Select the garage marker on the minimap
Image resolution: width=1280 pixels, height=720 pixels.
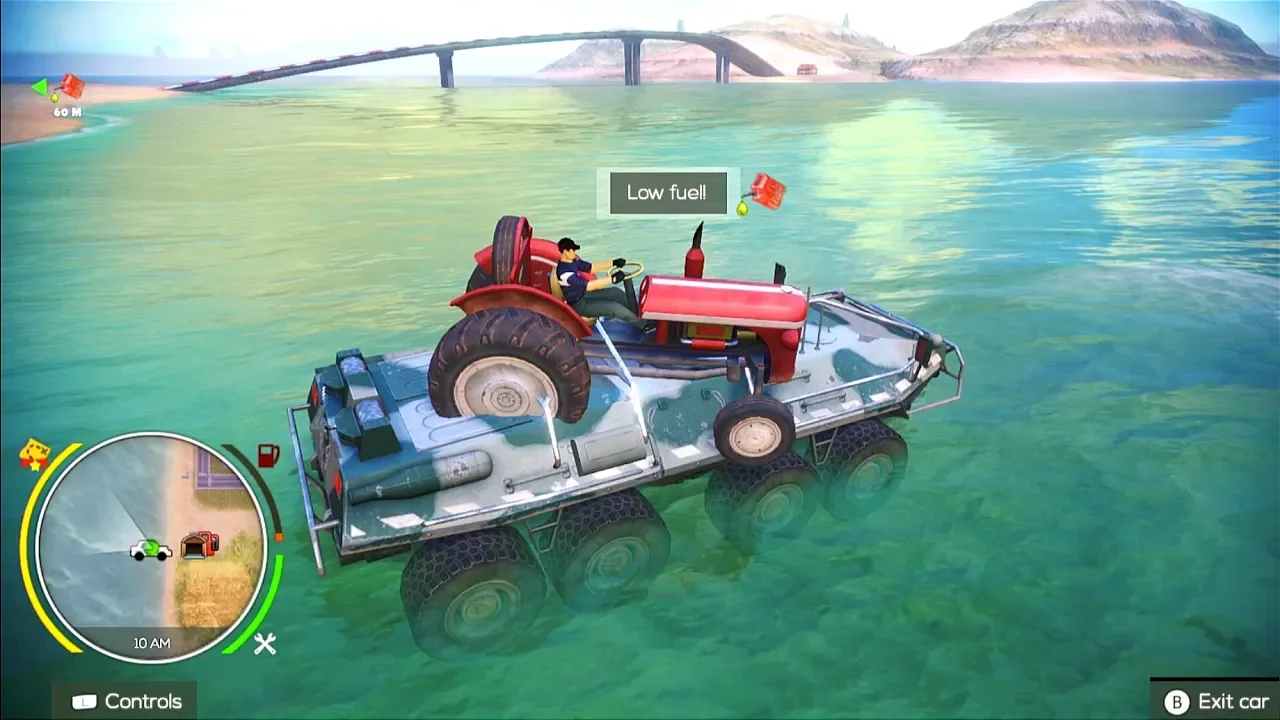click(201, 545)
